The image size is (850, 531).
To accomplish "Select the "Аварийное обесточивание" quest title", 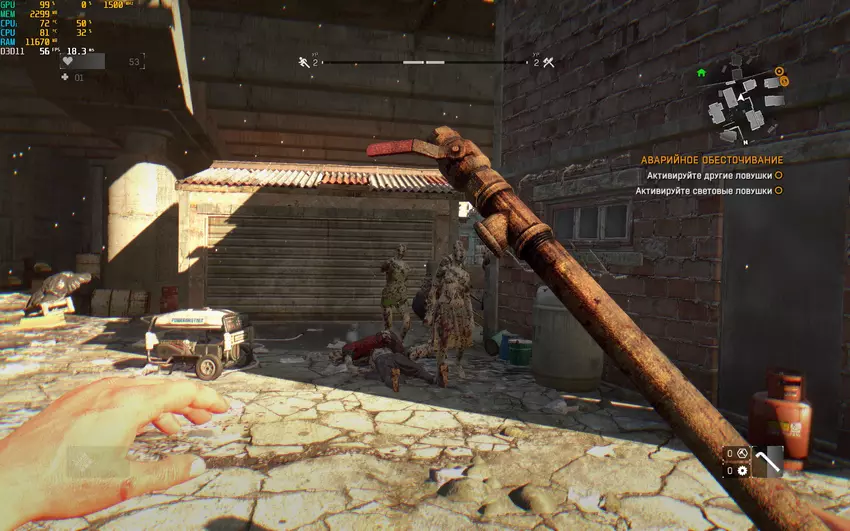I will pyautogui.click(x=712, y=160).
